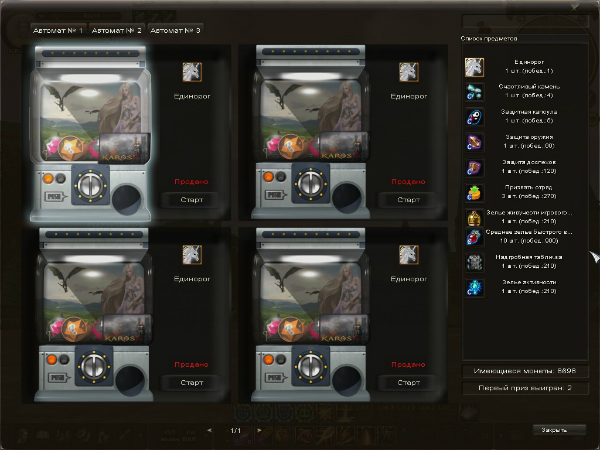Go to the previous machine page

click(x=210, y=431)
